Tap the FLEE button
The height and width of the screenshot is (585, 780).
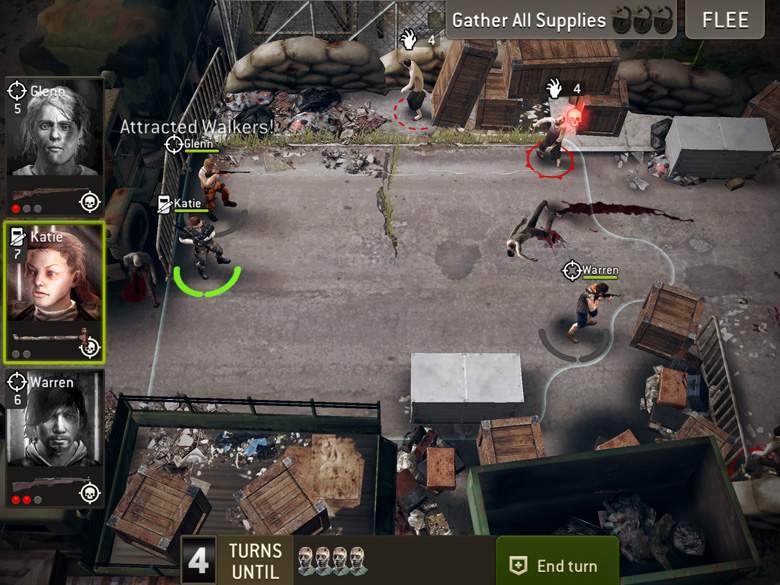(x=725, y=20)
